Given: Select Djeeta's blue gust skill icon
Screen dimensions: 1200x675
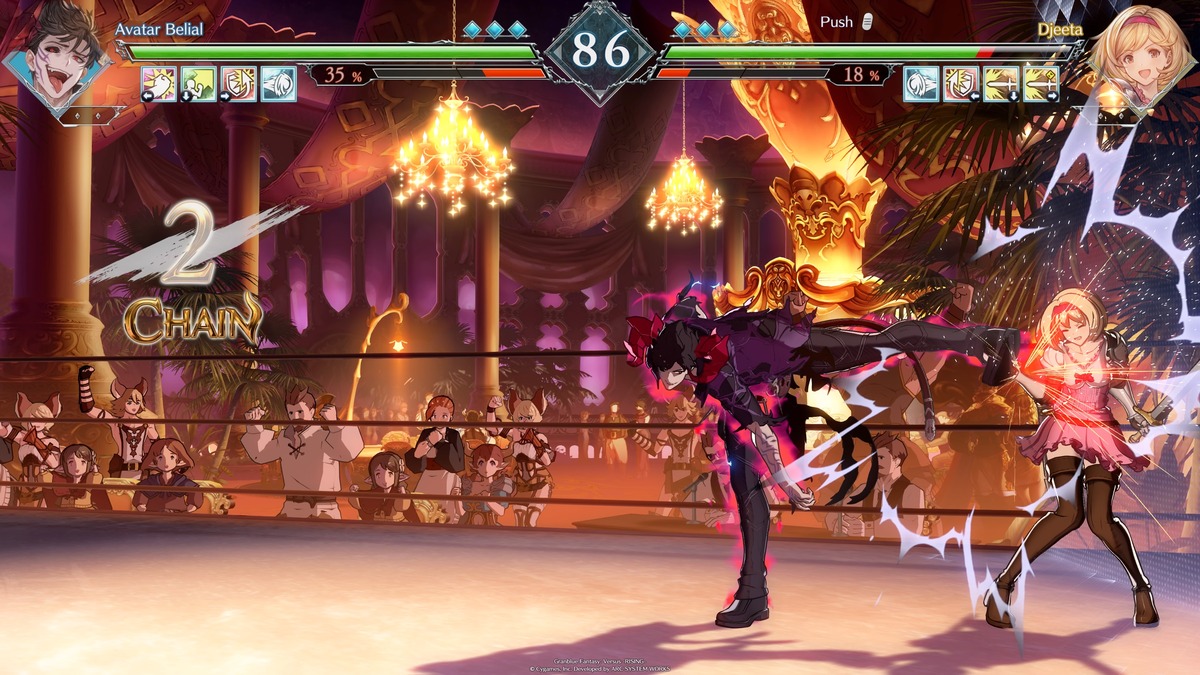Looking at the screenshot, I should [x=921, y=84].
